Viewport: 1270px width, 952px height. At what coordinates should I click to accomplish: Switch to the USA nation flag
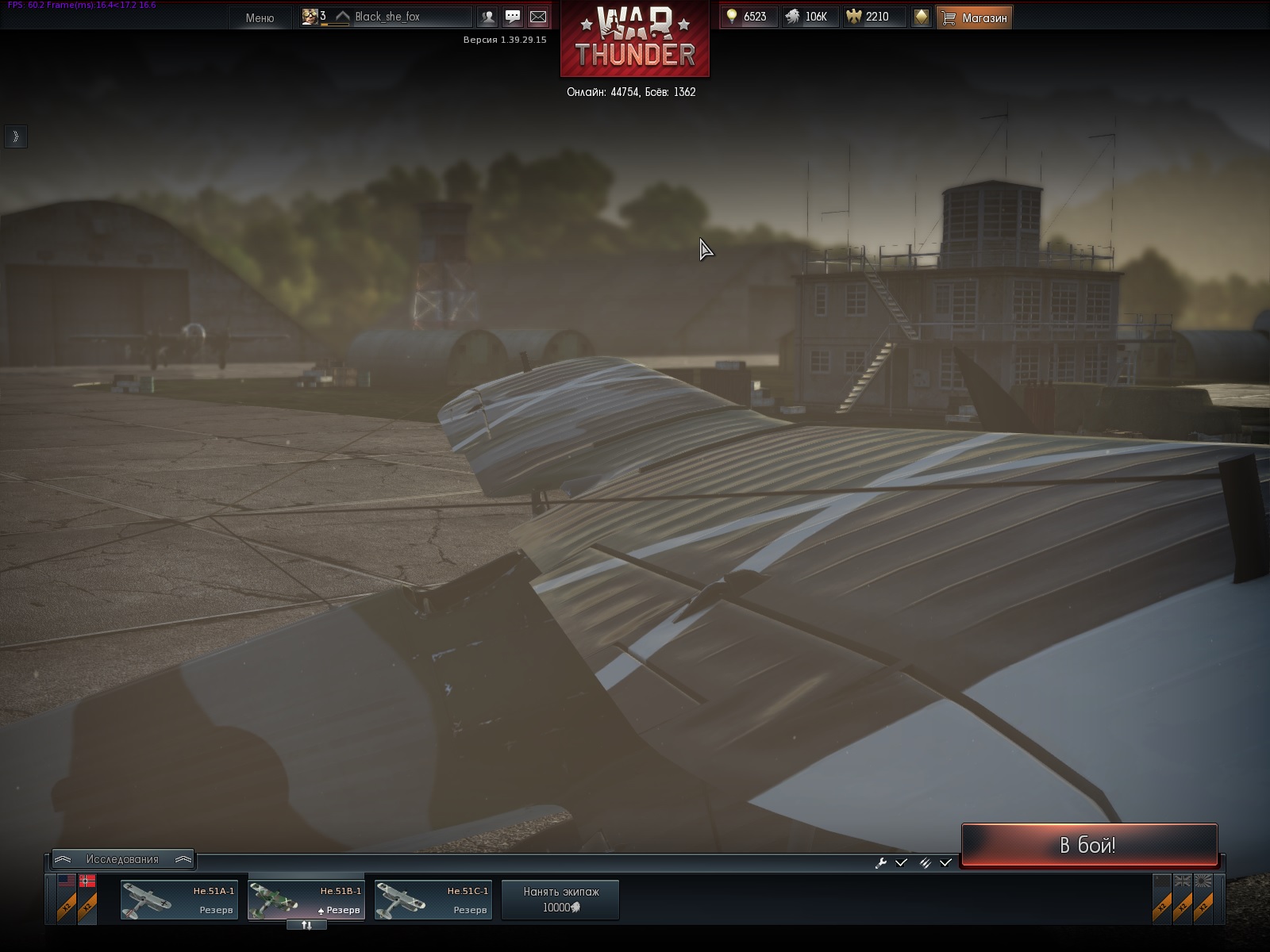67,881
